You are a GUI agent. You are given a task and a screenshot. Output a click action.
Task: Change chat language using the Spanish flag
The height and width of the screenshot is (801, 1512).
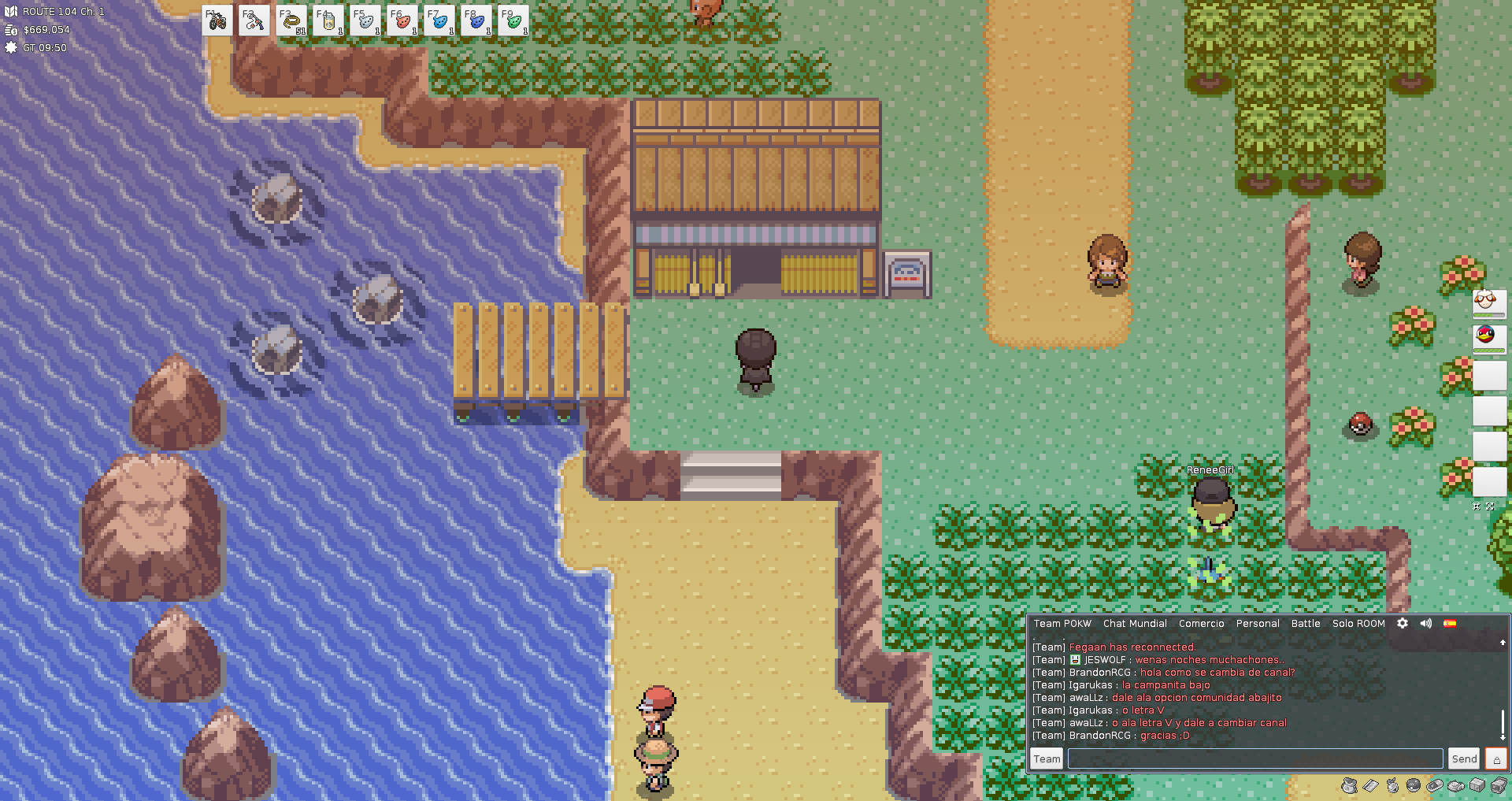(x=1450, y=623)
